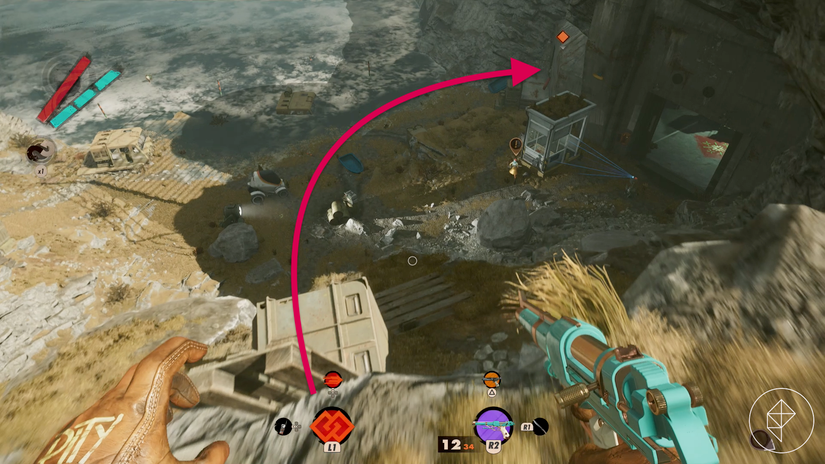Select the purple equipped pistol weapon icon
This screenshot has width=825, height=464.
(492, 425)
